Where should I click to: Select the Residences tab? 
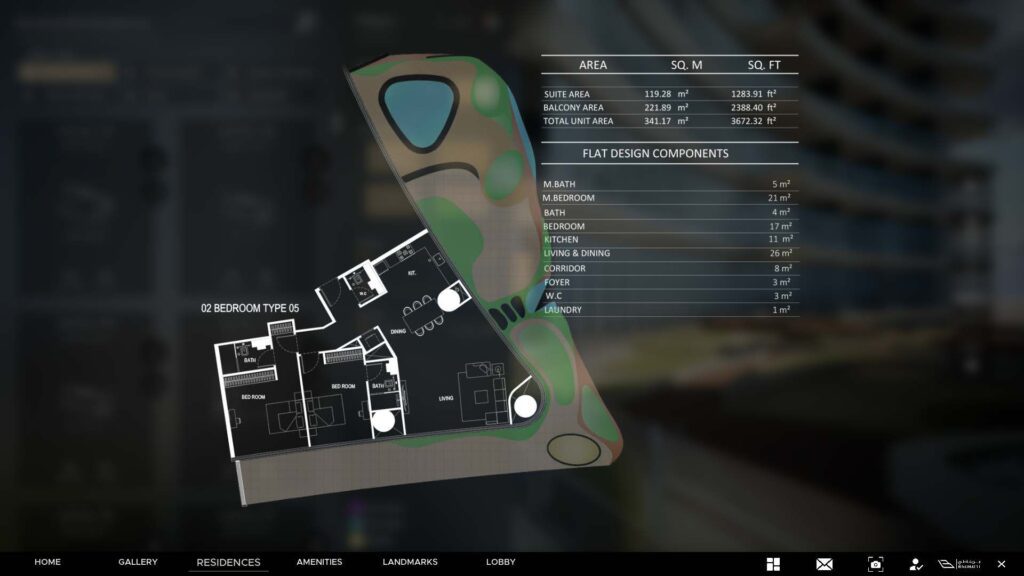coord(228,563)
